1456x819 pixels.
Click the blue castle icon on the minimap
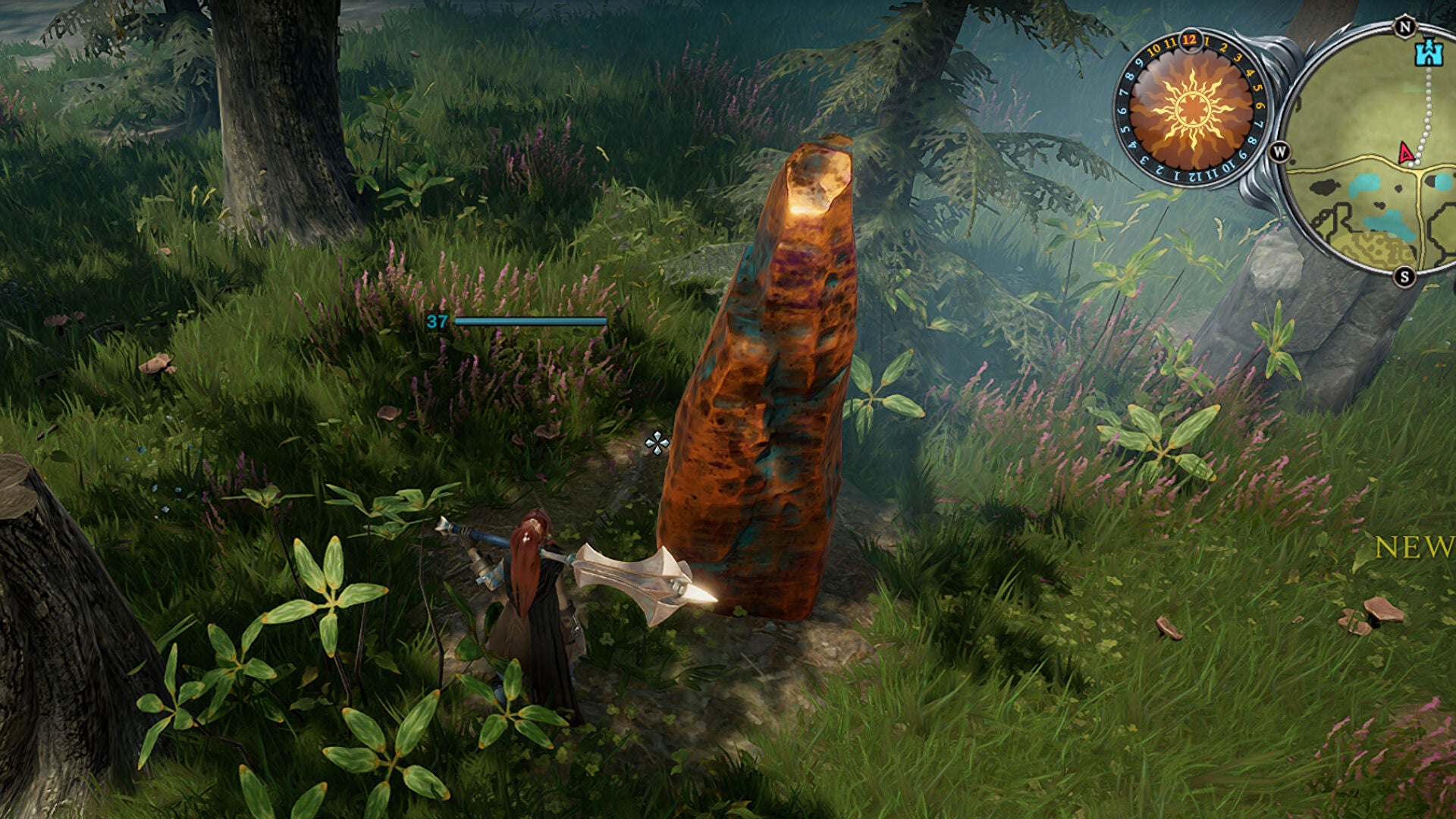point(1430,53)
